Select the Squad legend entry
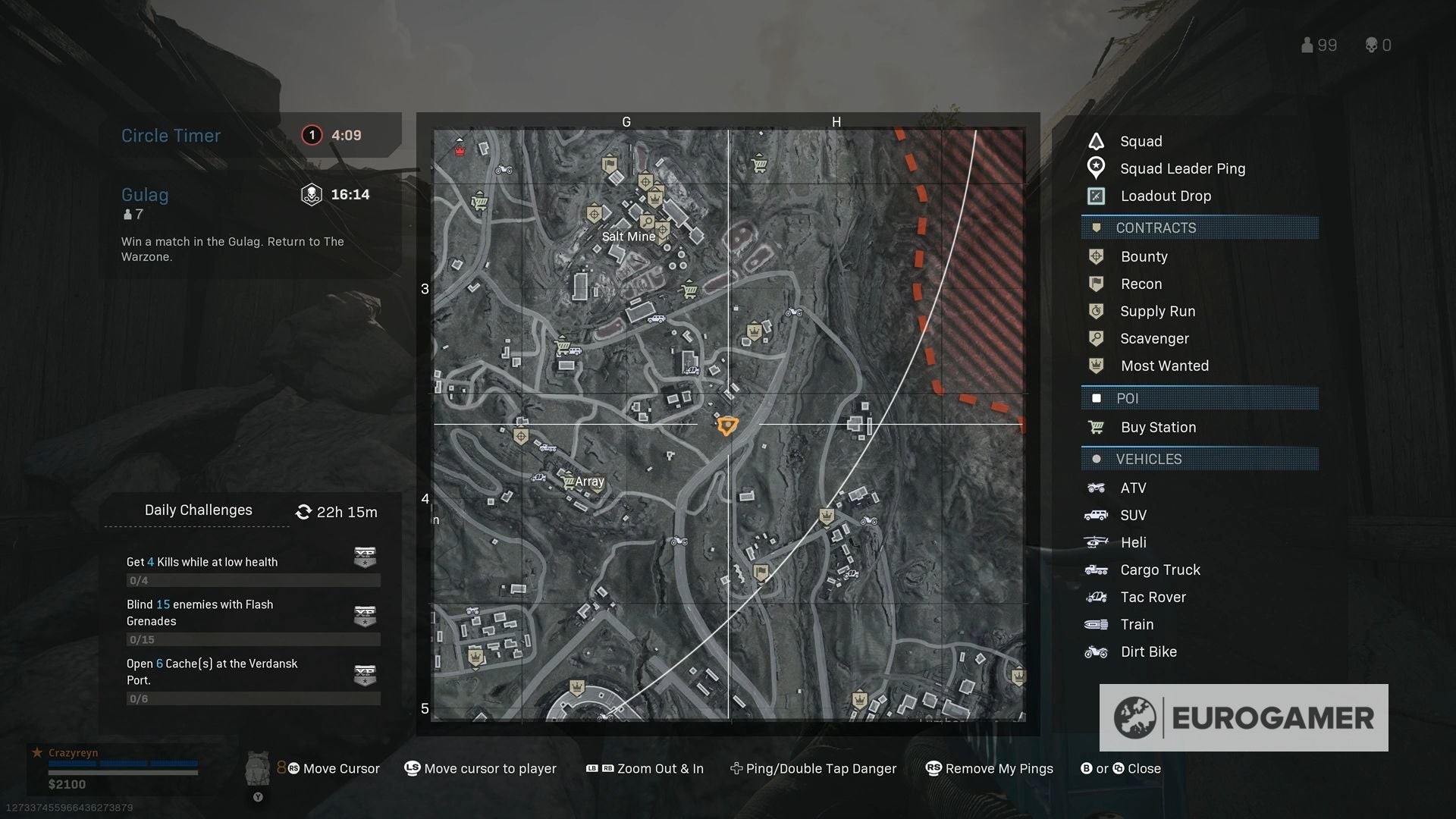The width and height of the screenshot is (1456, 819). 1141,142
